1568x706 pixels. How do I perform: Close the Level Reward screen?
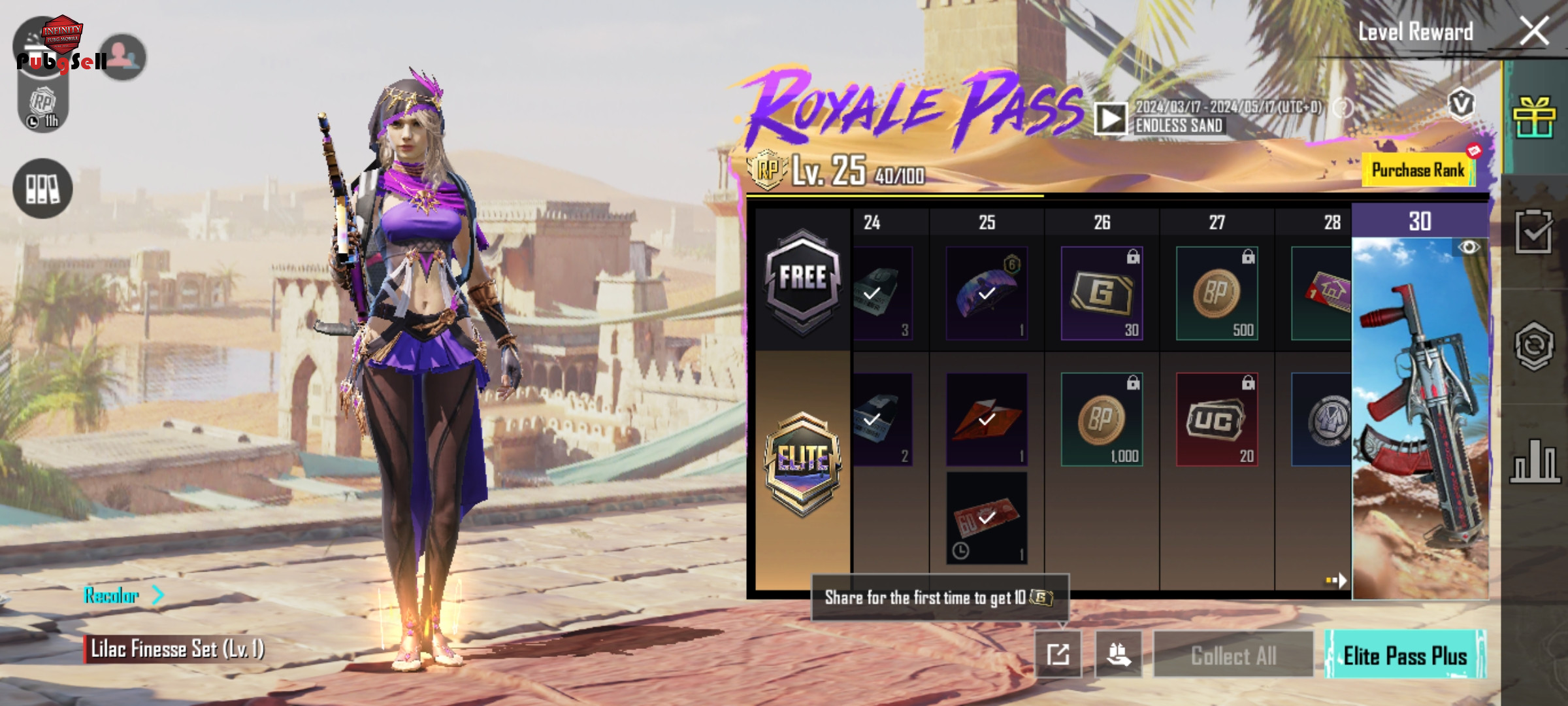point(1533,31)
